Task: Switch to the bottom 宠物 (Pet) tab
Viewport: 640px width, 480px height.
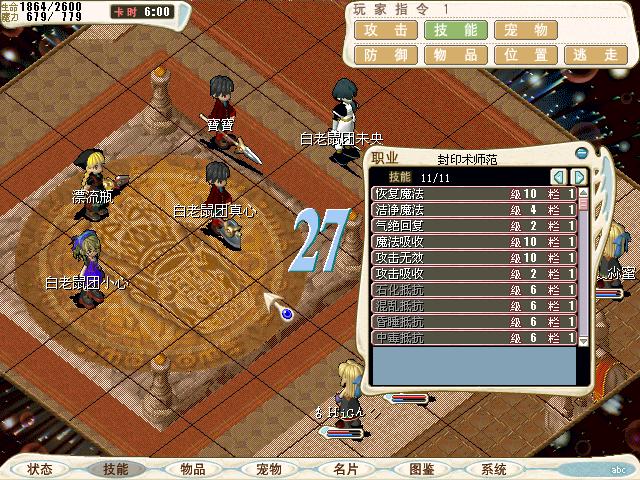Action: click(268, 468)
